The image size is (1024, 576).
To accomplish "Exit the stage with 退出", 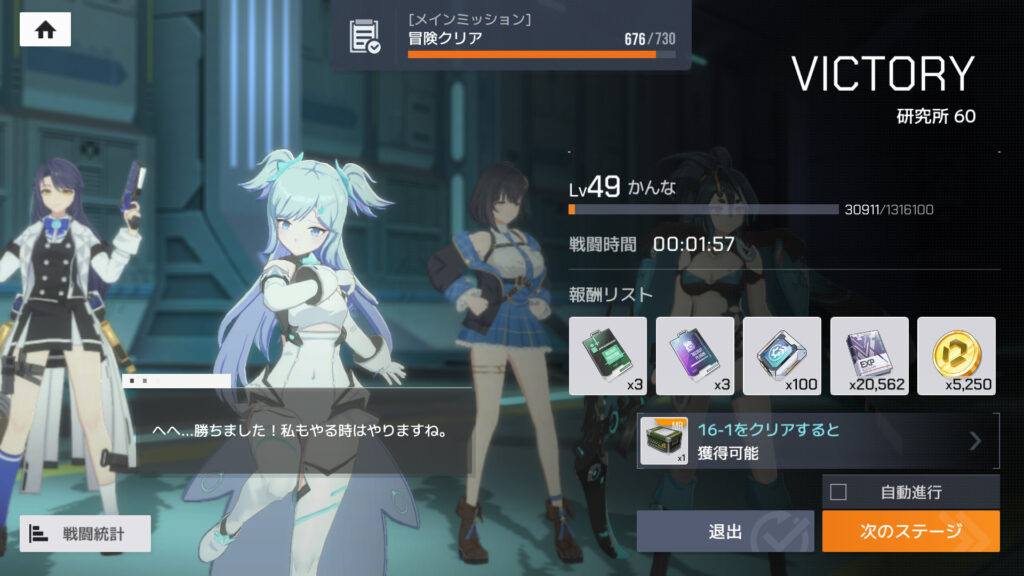I will pyautogui.click(x=725, y=531).
